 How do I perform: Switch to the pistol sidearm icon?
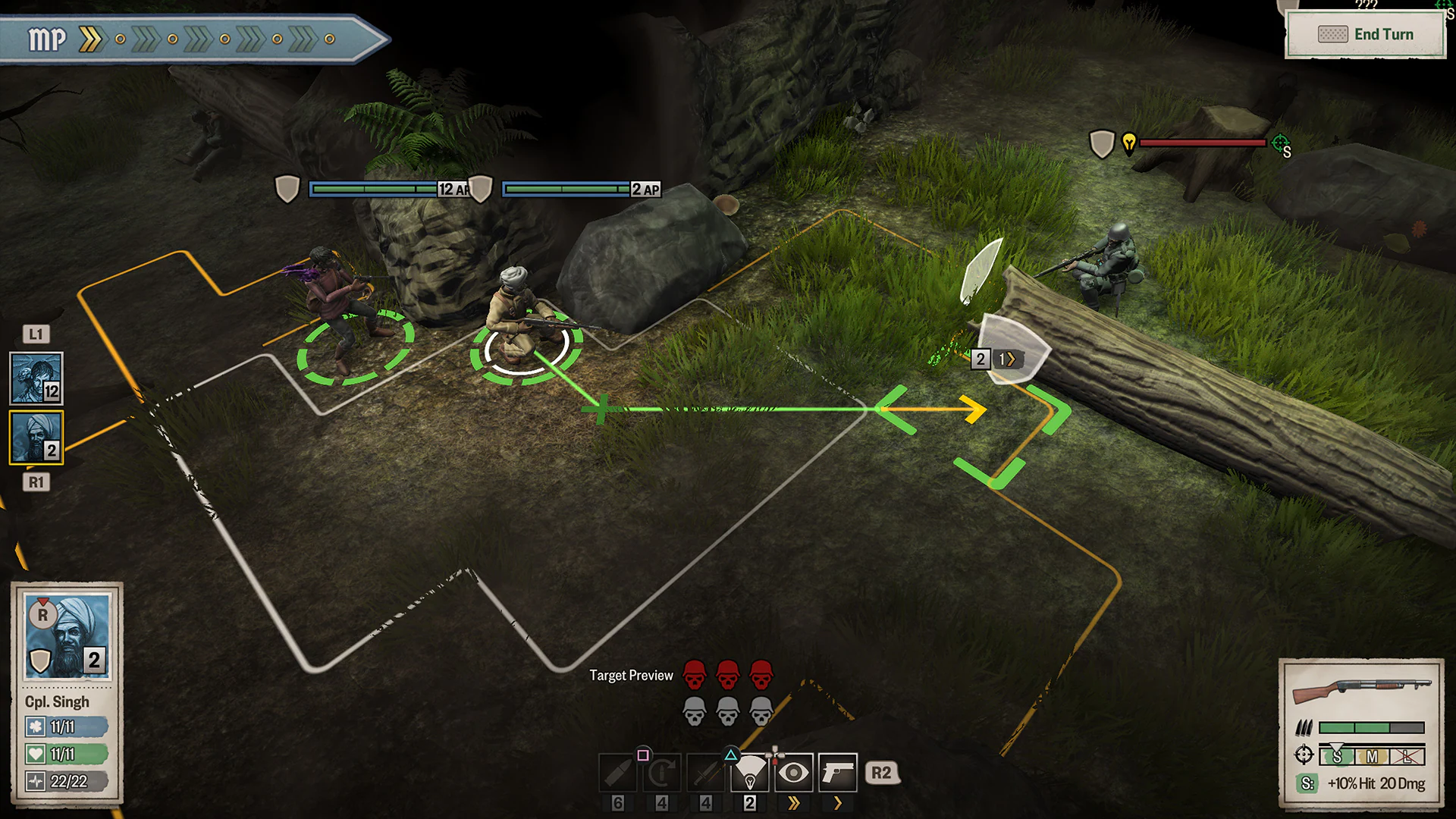pyautogui.click(x=838, y=772)
